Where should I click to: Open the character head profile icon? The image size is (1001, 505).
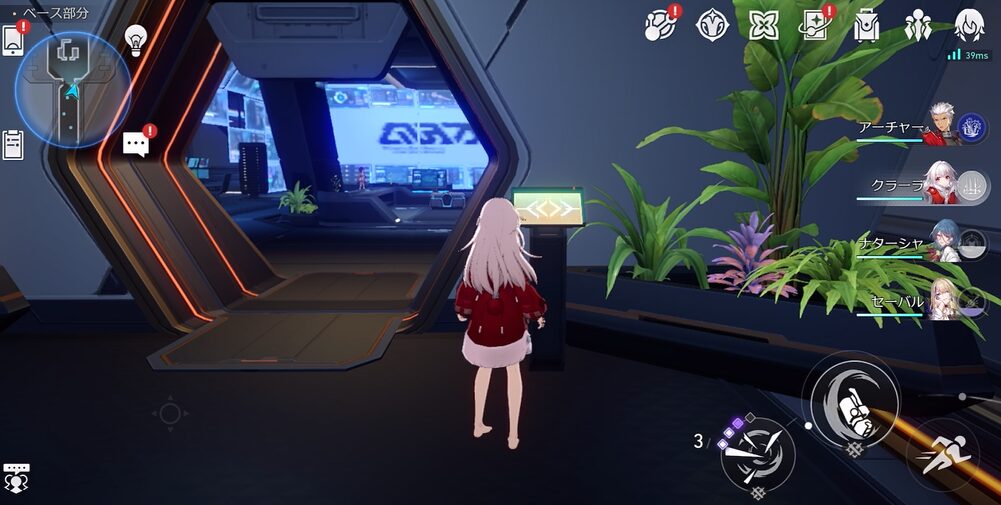(968, 25)
